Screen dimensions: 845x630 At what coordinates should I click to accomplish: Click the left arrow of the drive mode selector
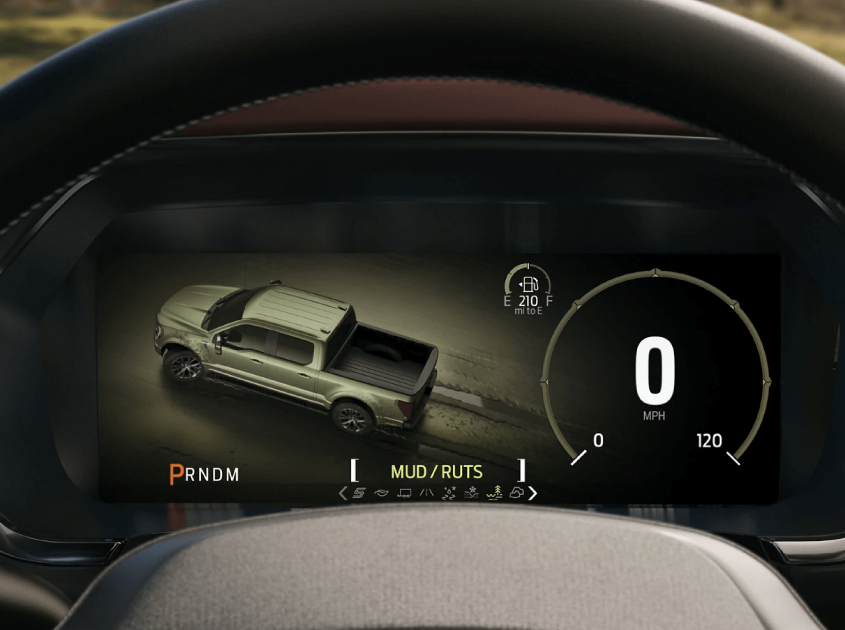pos(343,493)
